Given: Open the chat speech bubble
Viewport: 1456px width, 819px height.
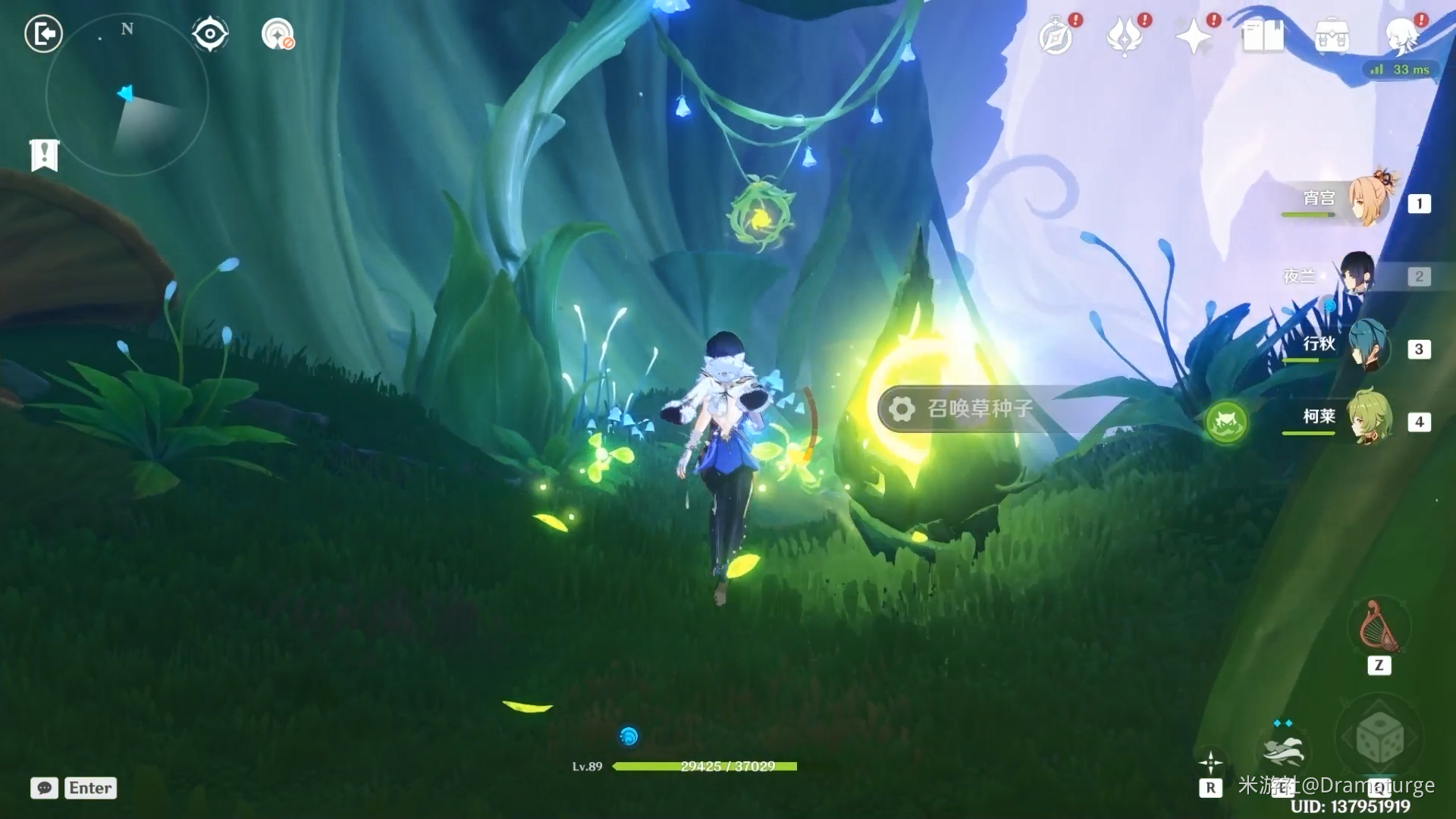Looking at the screenshot, I should [x=44, y=788].
